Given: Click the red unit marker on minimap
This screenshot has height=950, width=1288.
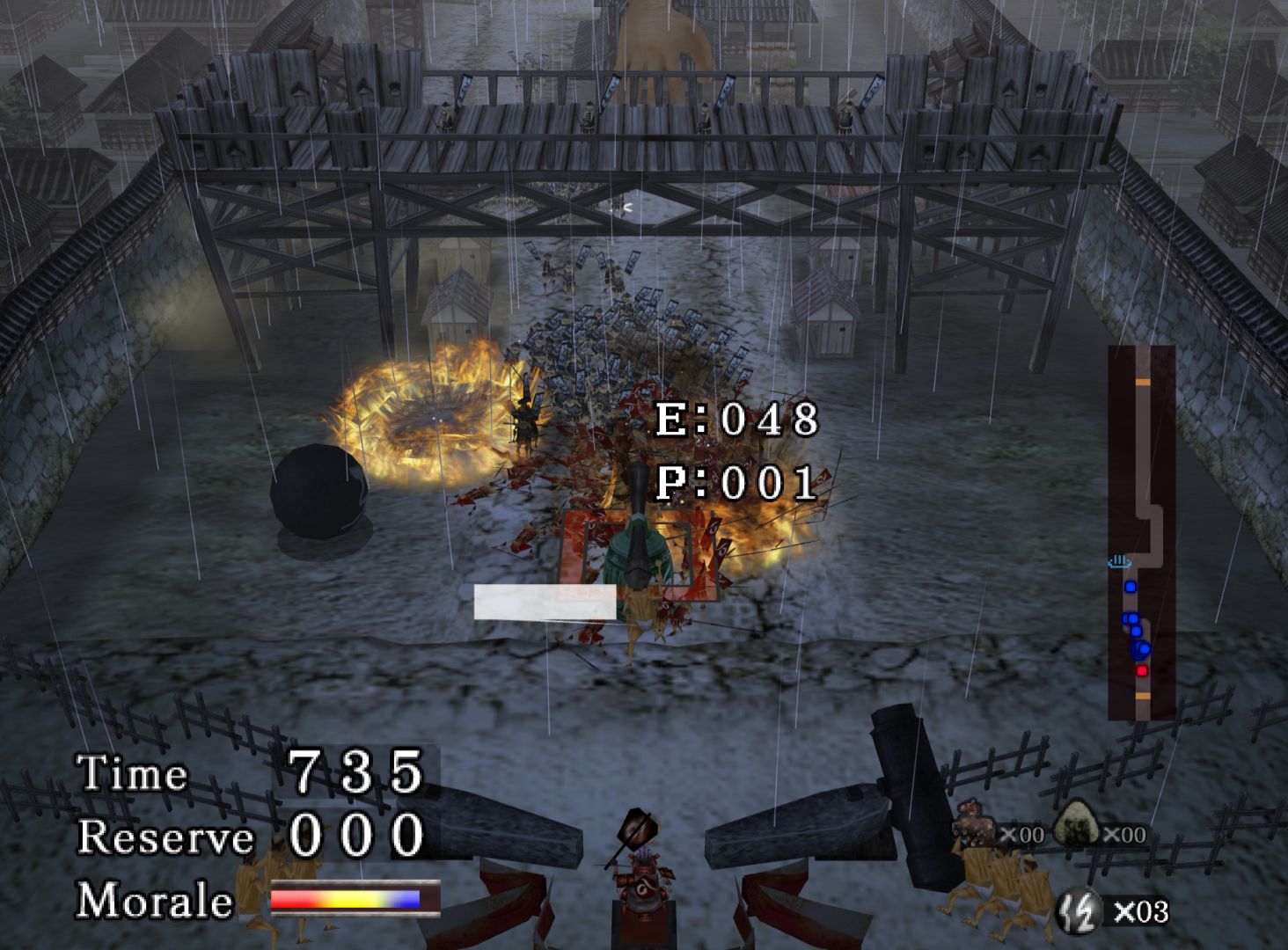Looking at the screenshot, I should tap(1142, 671).
